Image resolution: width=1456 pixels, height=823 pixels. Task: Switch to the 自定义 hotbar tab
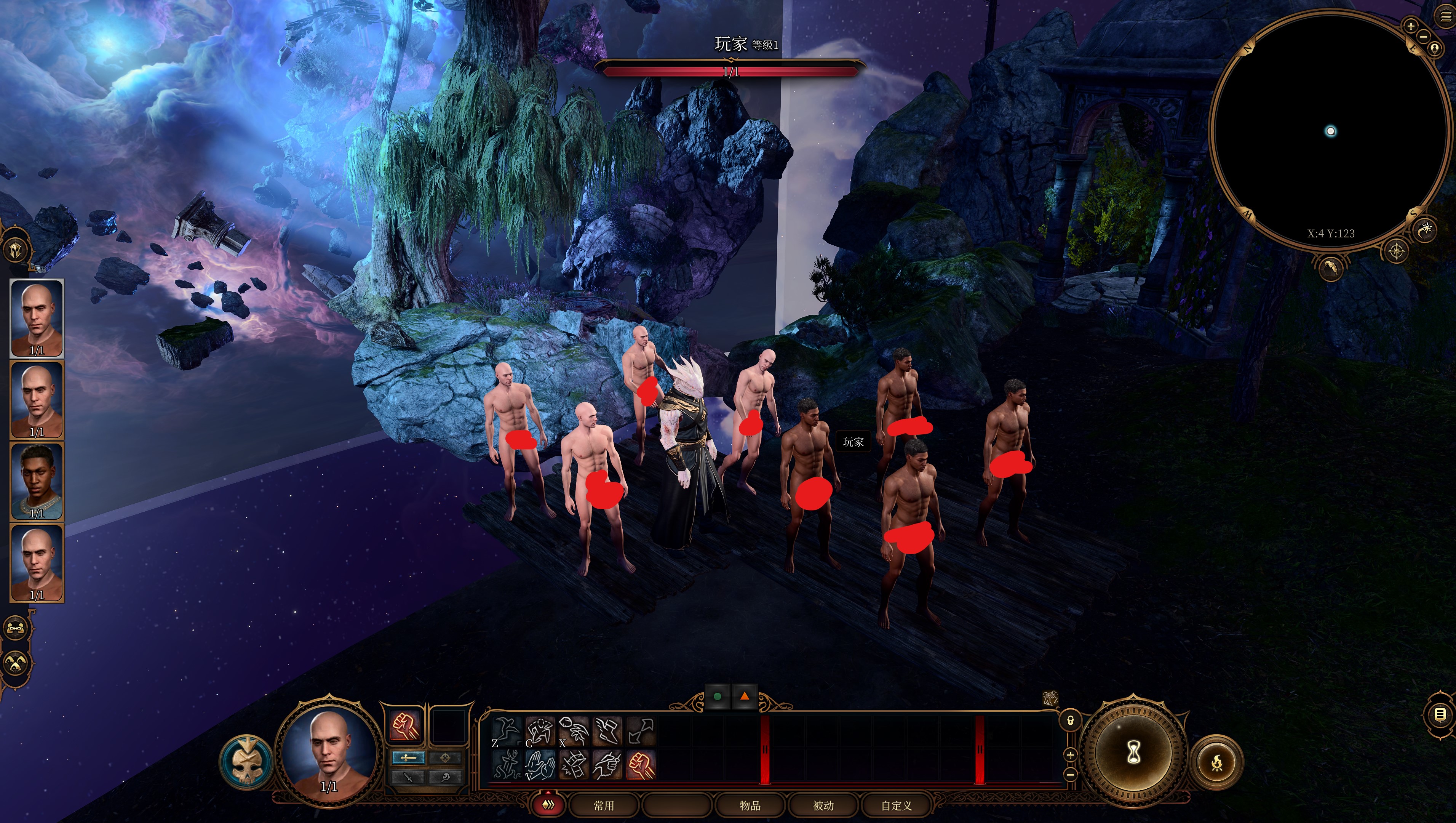(x=897, y=805)
